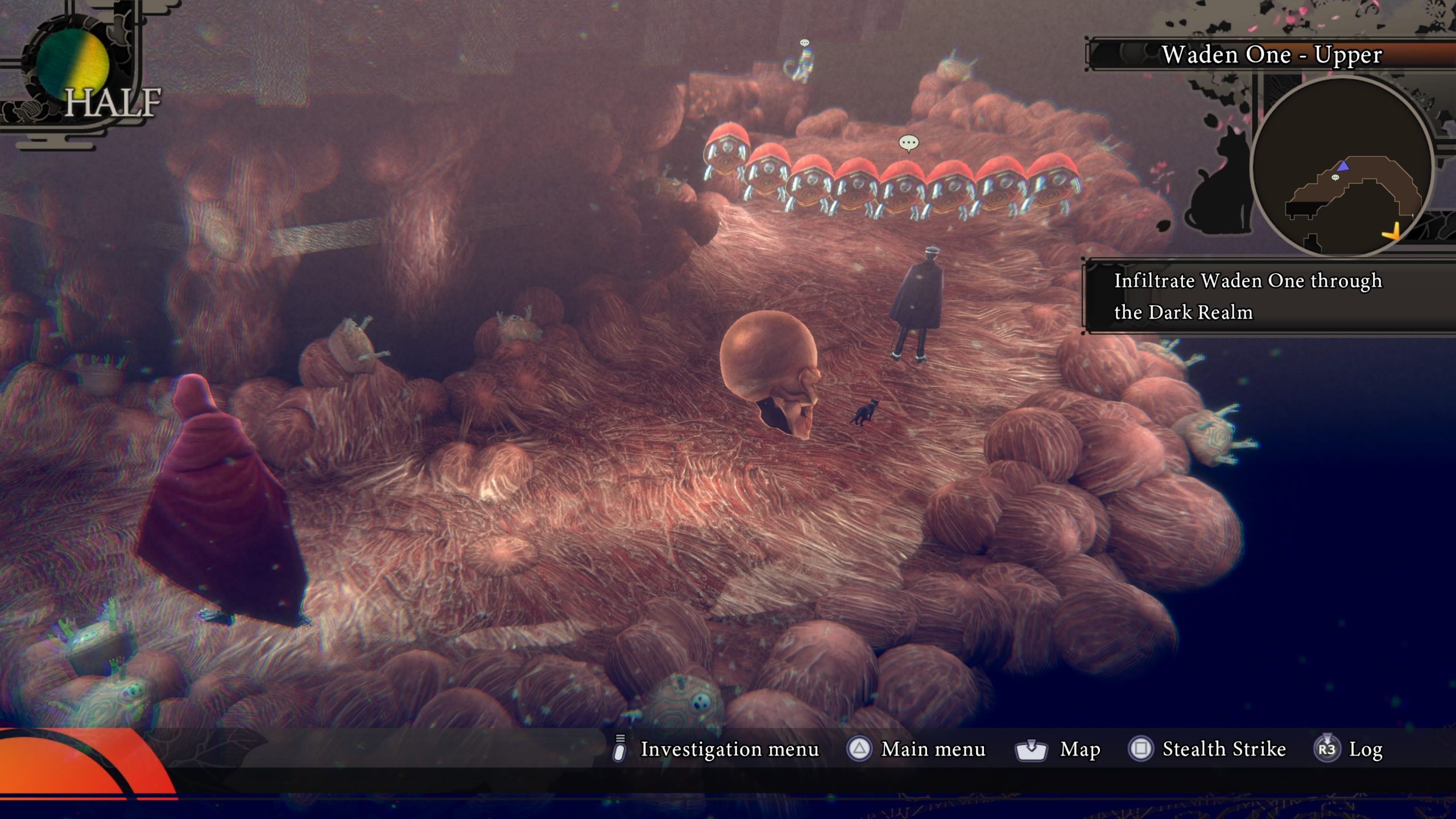1456x819 pixels.
Task: Click the Infiltrate Waden One objective tracker
Action: pos(1248,296)
